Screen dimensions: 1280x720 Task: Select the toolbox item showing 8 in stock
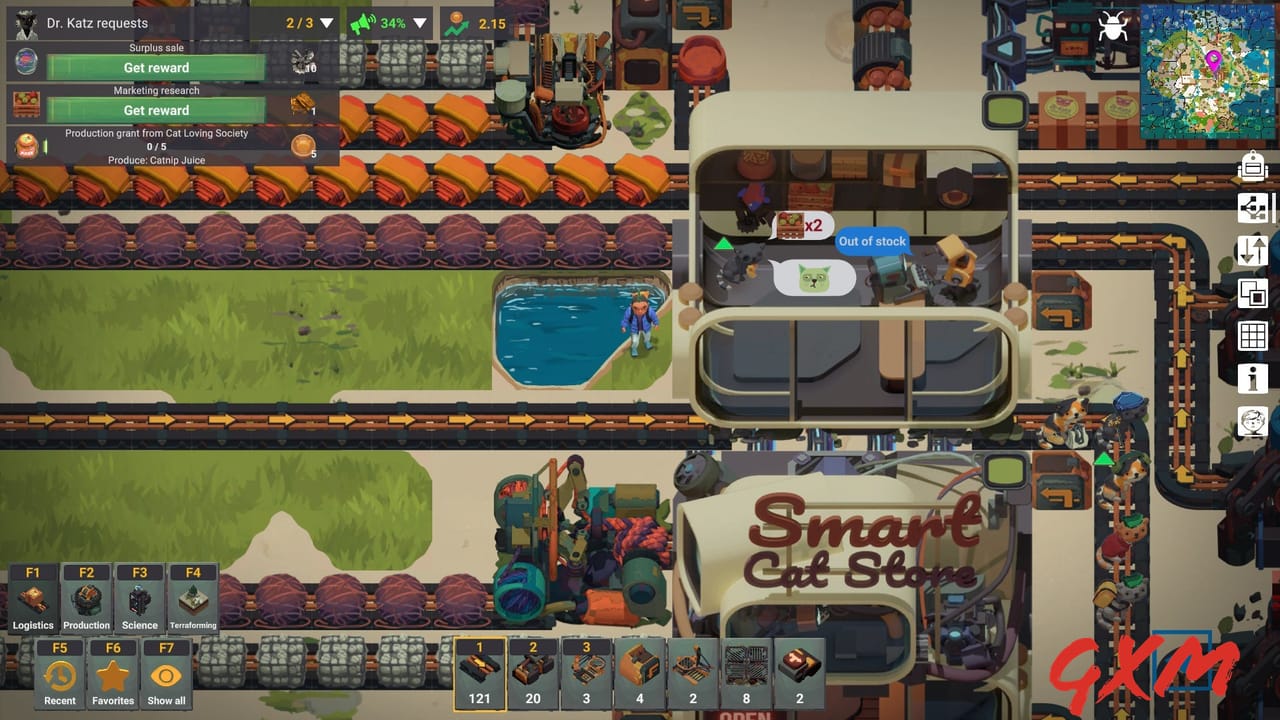click(746, 672)
